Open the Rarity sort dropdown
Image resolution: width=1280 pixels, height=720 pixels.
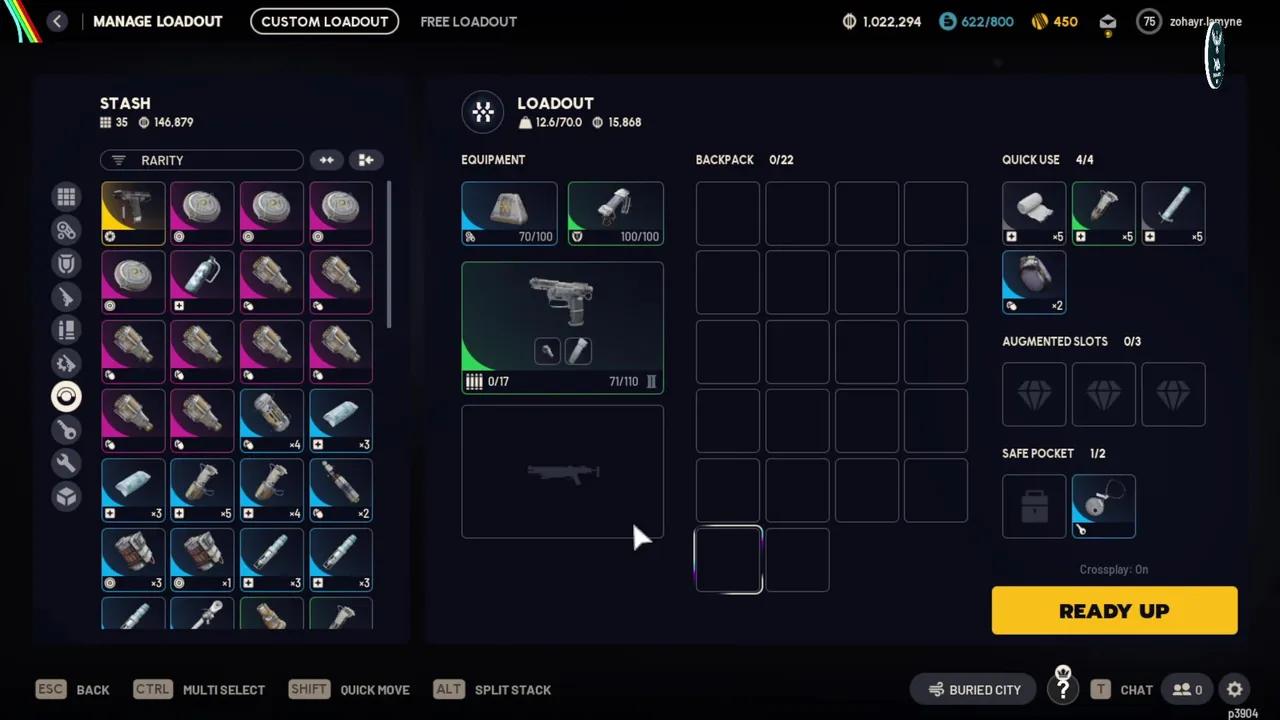[x=200, y=160]
